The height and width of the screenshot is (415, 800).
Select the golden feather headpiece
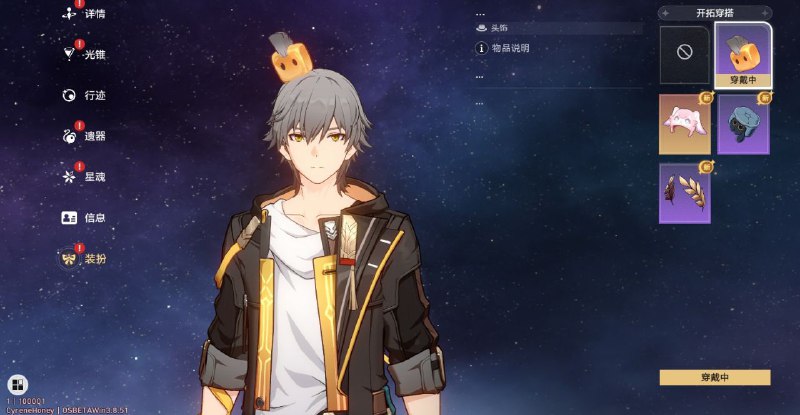click(685, 192)
